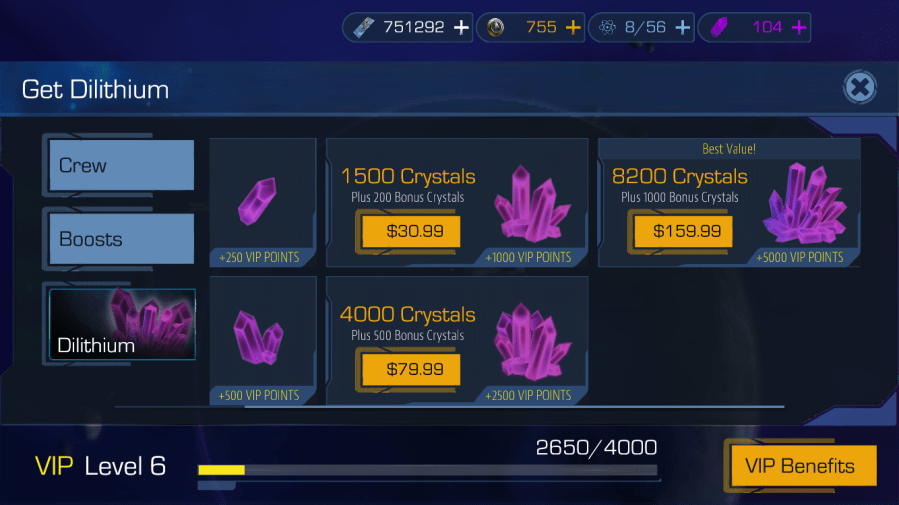This screenshot has height=505, width=899.
Task: Purchase 4000 Crystals for $79.99
Action: click(410, 370)
